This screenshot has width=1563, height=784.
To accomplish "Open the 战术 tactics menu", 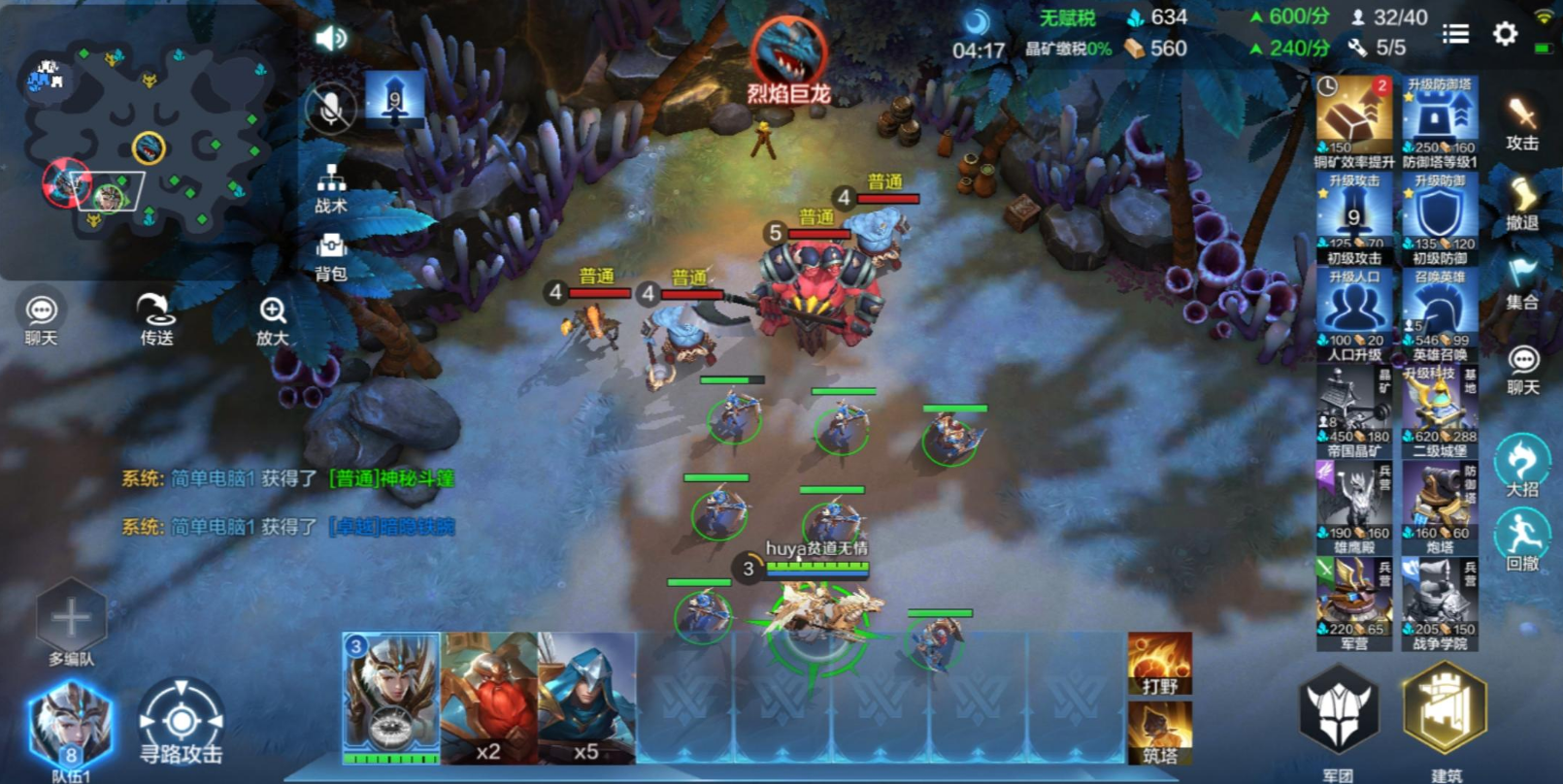I will [331, 187].
